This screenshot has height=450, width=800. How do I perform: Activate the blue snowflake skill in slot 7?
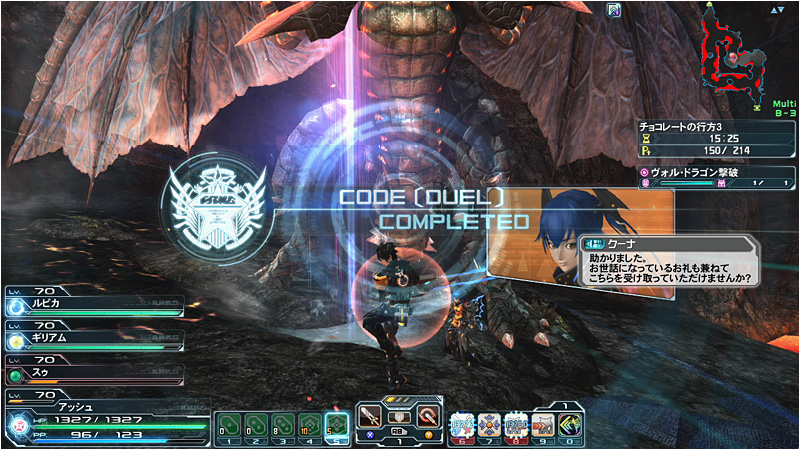pyautogui.click(x=490, y=423)
